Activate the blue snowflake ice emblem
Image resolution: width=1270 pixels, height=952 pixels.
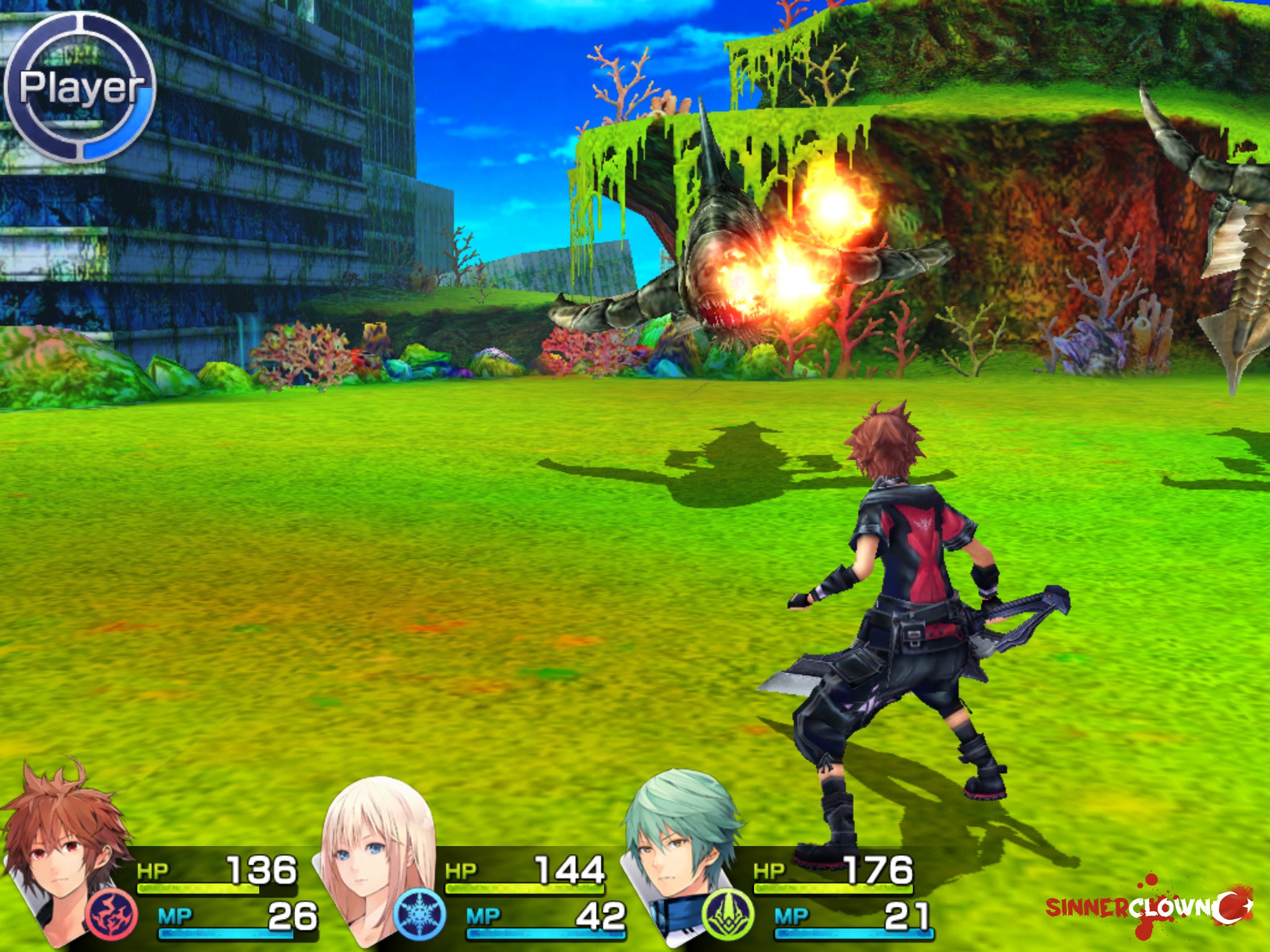click(420, 914)
